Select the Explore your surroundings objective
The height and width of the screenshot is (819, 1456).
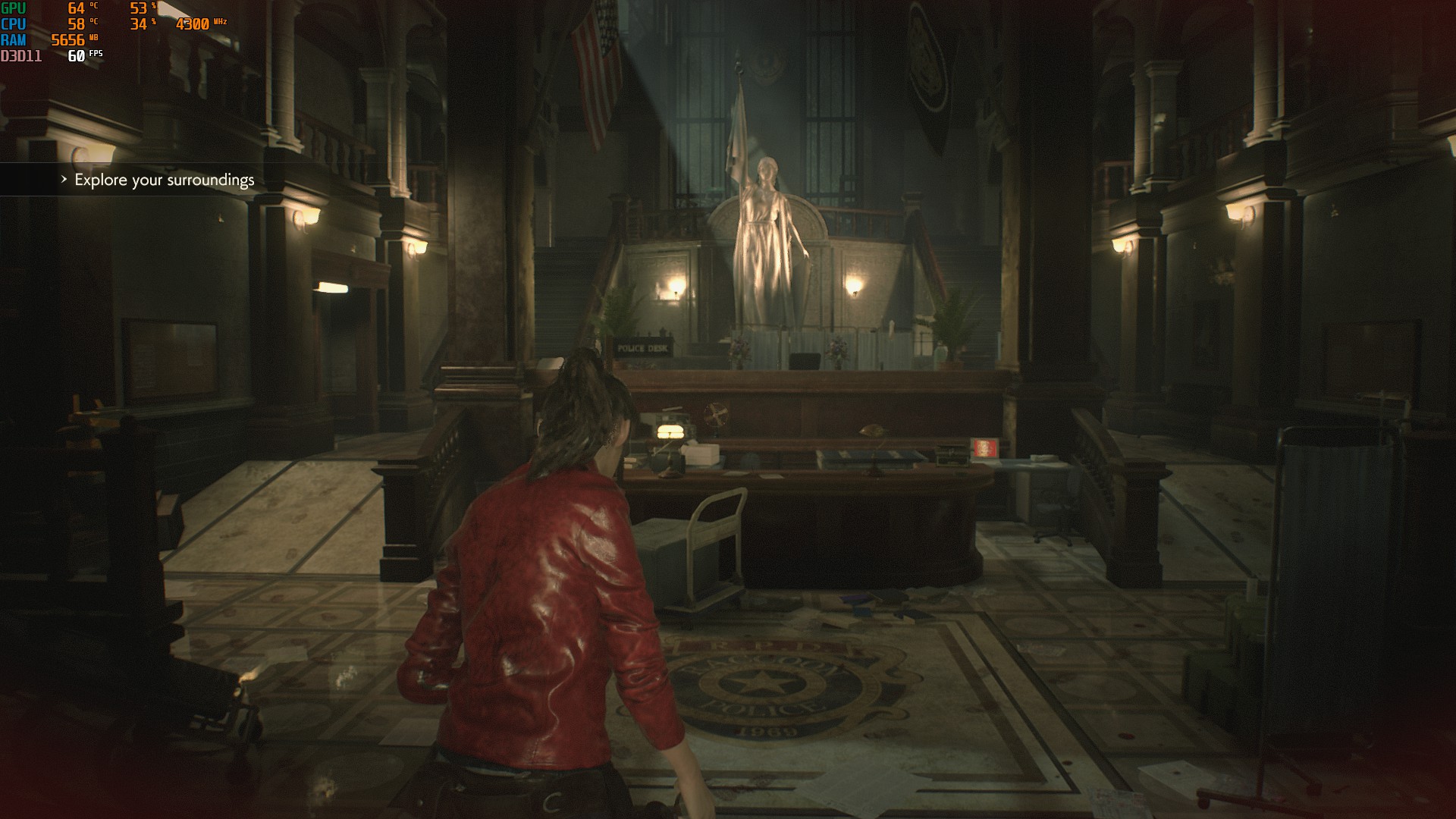[164, 181]
